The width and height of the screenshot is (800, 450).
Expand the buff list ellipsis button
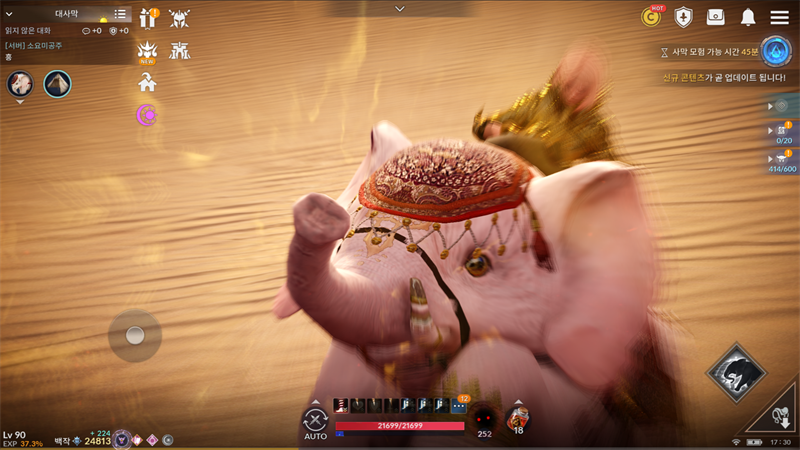pyautogui.click(x=458, y=406)
